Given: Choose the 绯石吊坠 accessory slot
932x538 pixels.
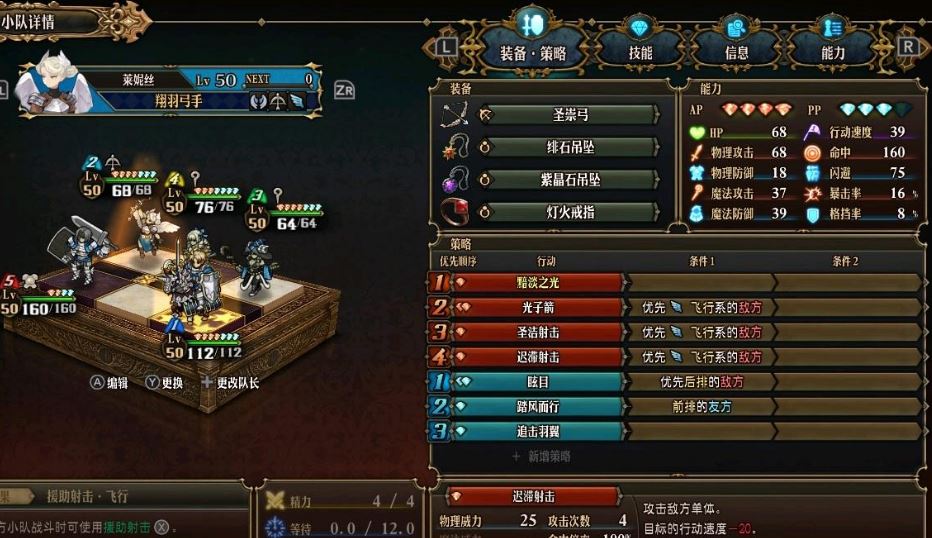Looking at the screenshot, I should coord(570,147).
